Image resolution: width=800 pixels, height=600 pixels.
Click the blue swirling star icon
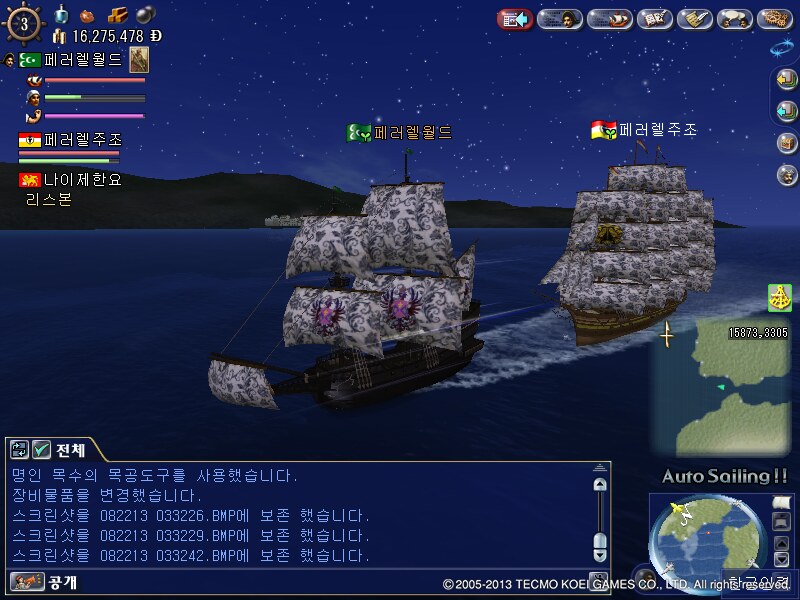(x=781, y=47)
